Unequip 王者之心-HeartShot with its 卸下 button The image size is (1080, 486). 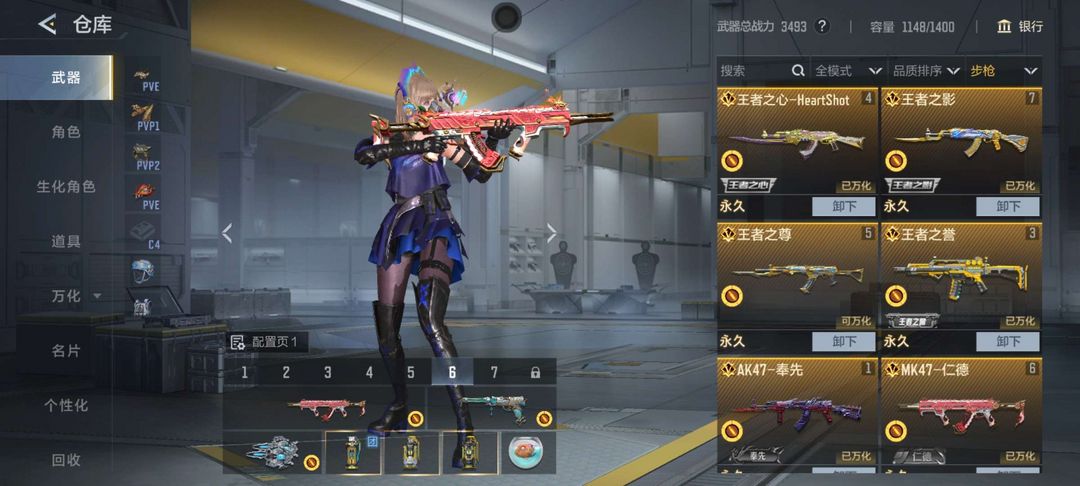[843, 206]
